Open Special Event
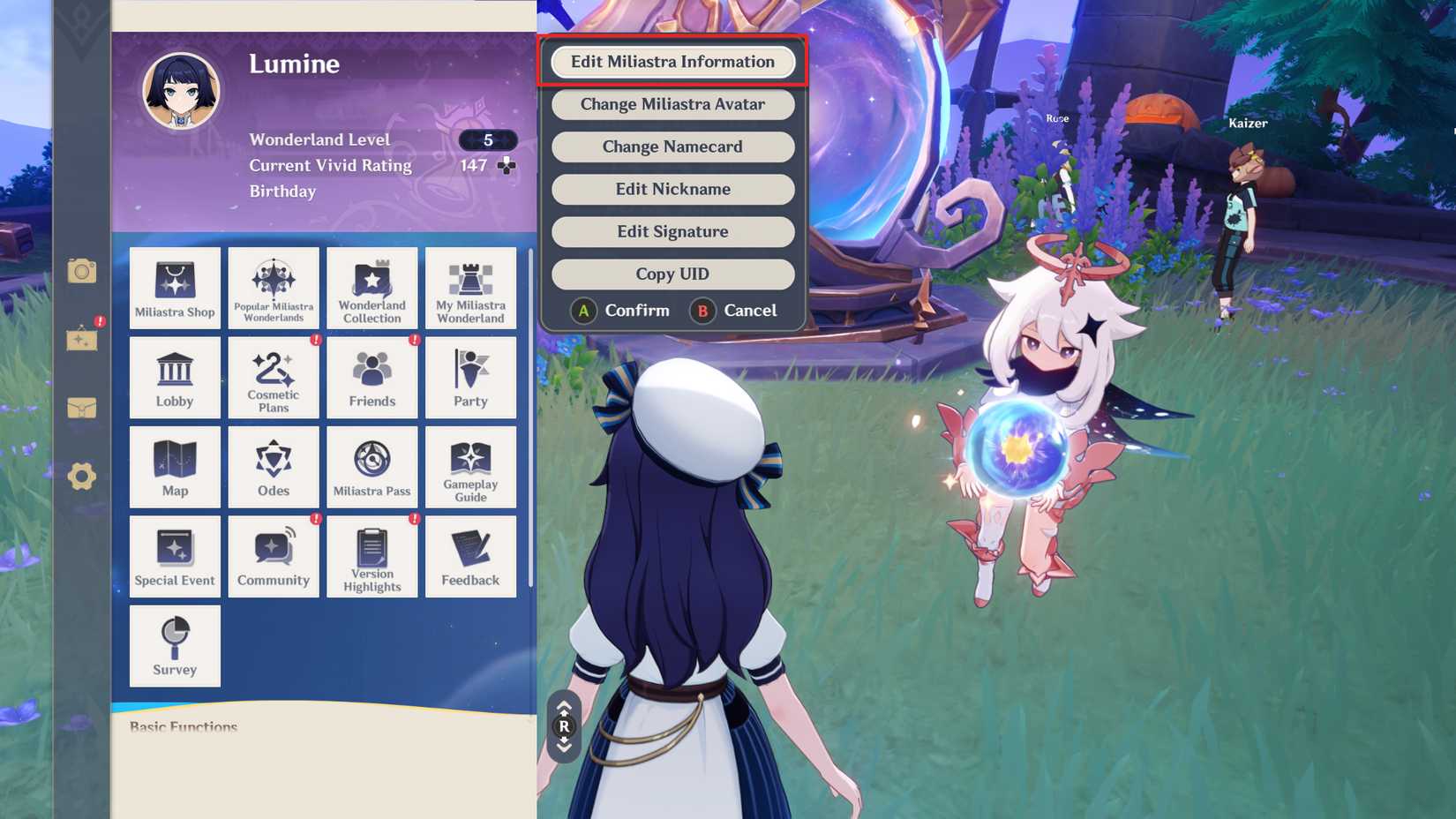1456x819 pixels. (174, 556)
